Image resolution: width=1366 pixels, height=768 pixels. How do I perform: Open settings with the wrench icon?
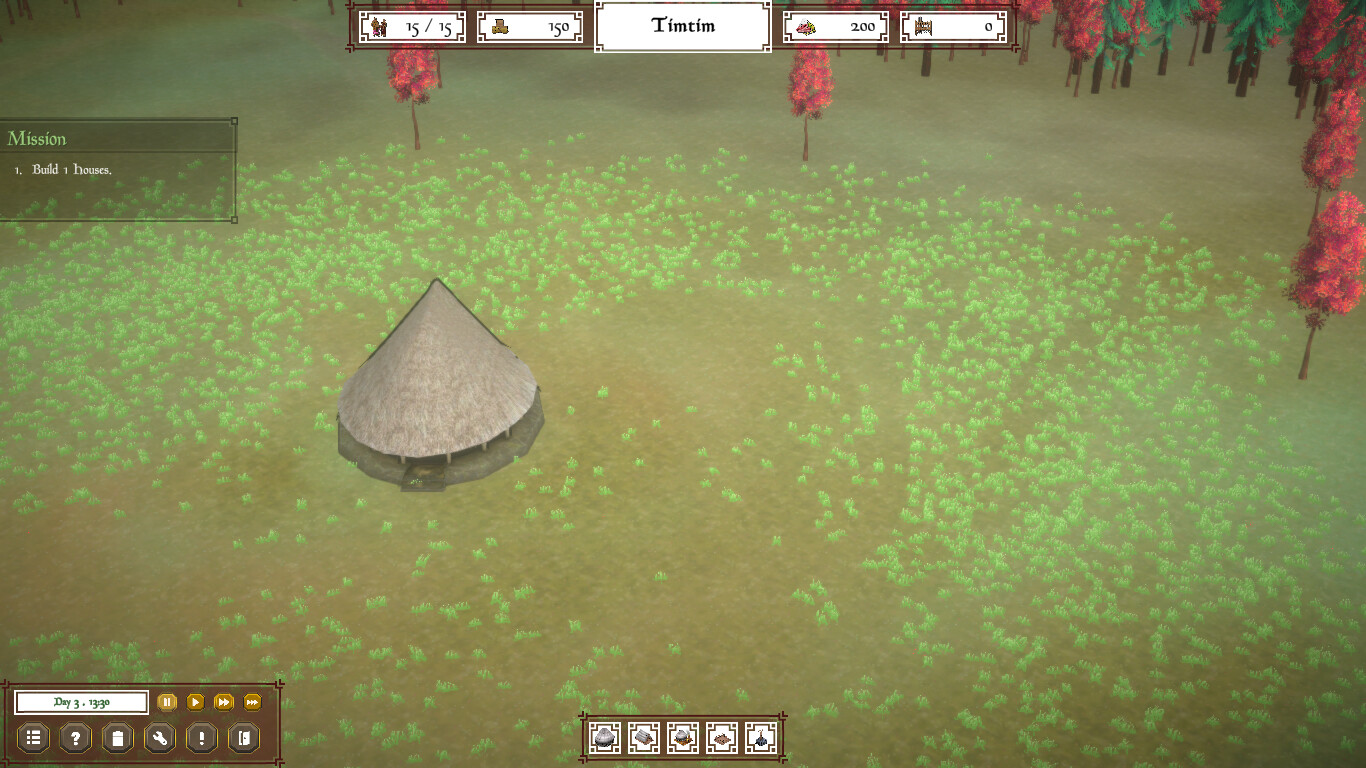[x=158, y=738]
